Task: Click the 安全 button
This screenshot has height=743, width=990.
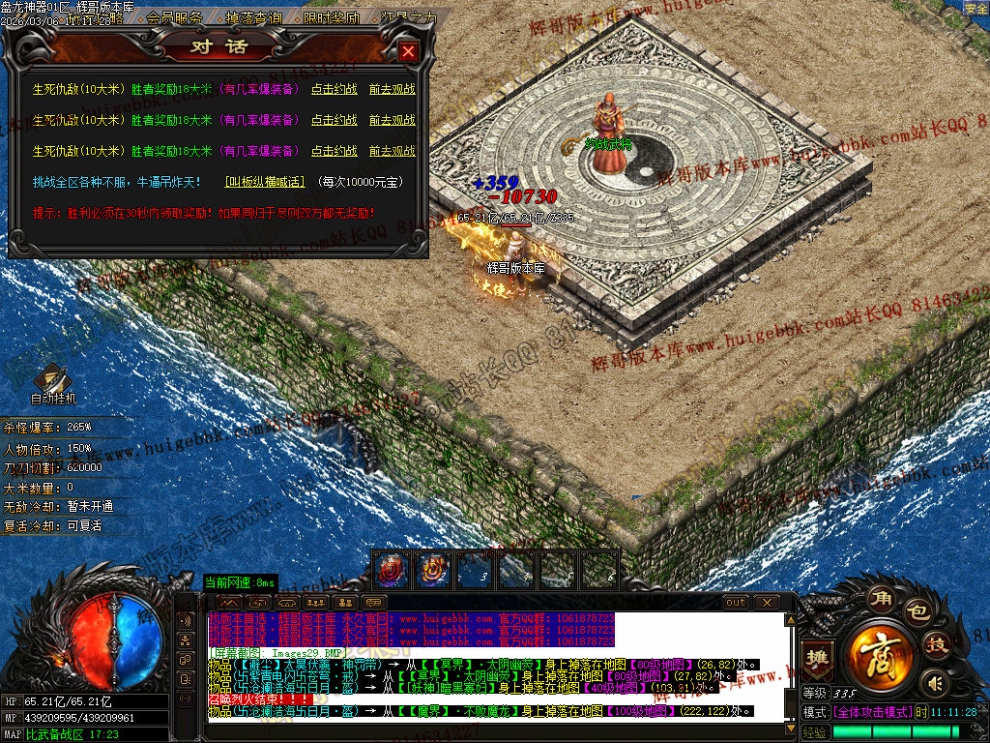Action: [x=975, y=9]
